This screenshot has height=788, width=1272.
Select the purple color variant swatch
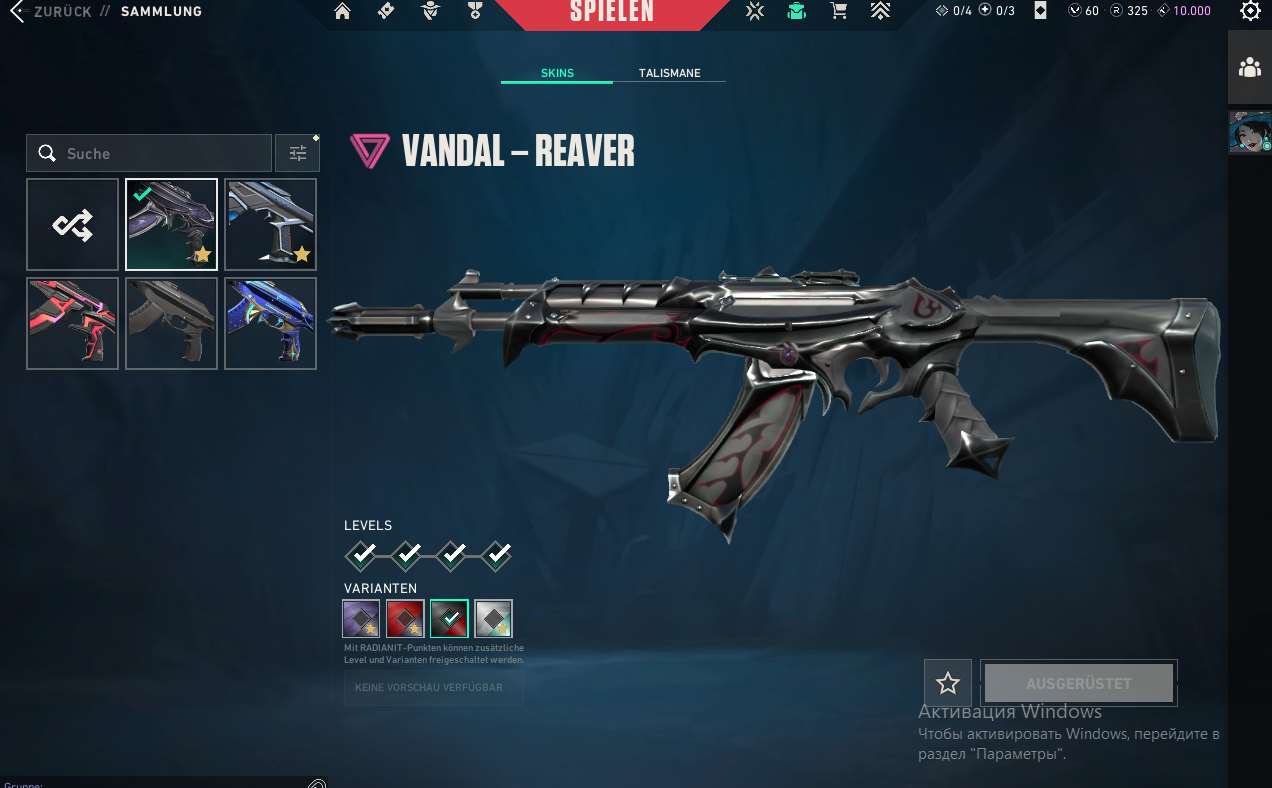tap(361, 618)
